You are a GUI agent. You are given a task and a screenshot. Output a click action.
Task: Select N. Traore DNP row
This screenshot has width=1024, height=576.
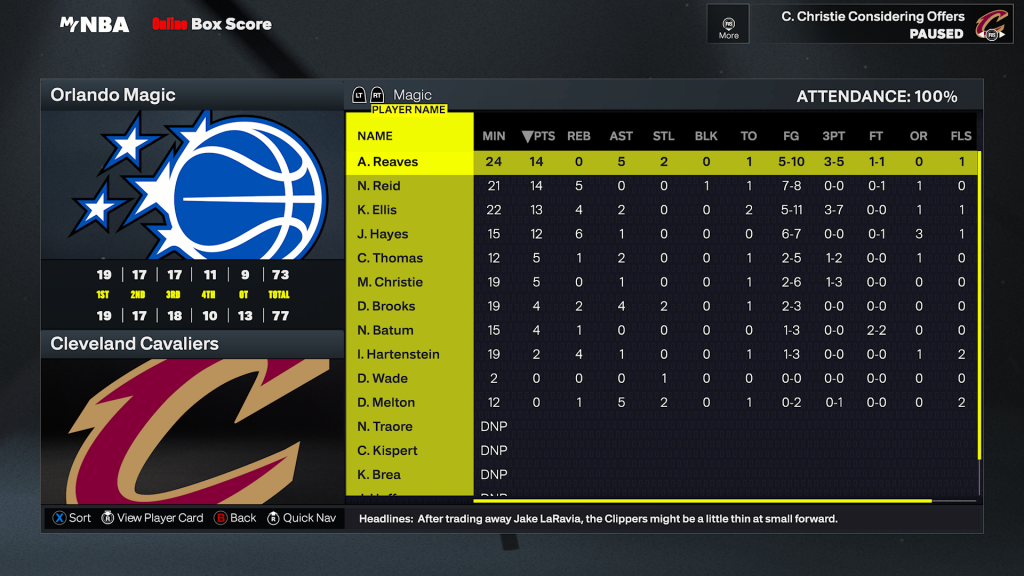click(x=385, y=426)
